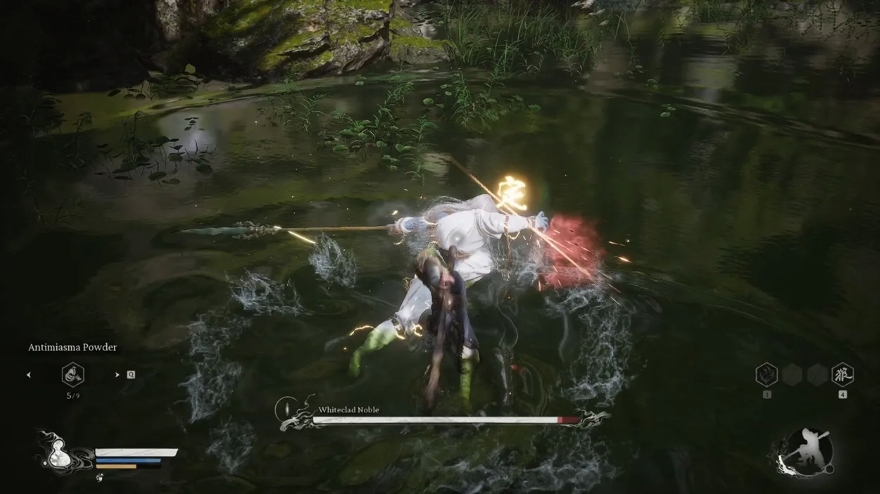Select the Antimiasma Powder item slot
The height and width of the screenshot is (494, 880).
tap(73, 374)
